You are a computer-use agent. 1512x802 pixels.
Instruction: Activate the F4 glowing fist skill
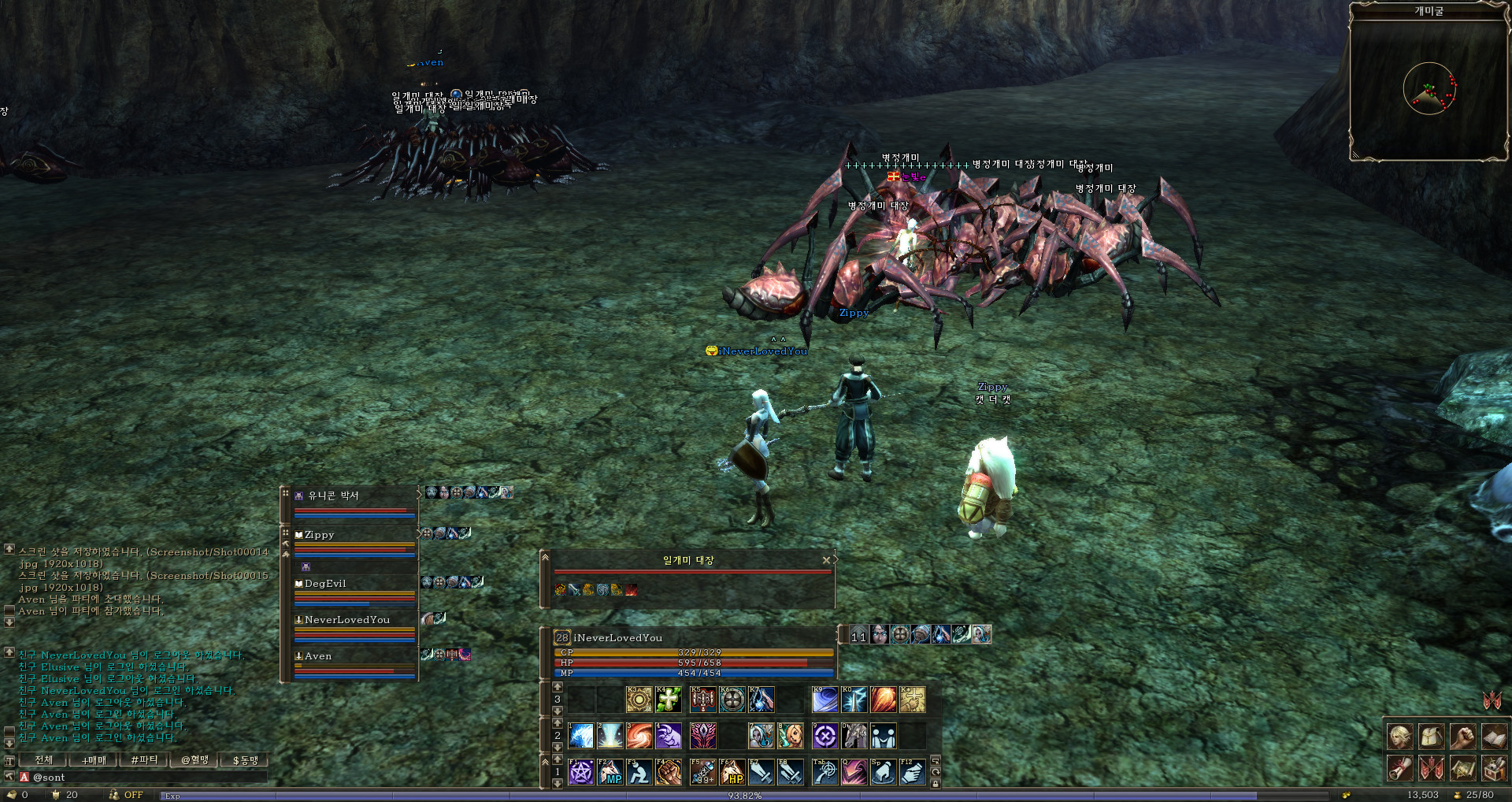pyautogui.click(x=669, y=772)
